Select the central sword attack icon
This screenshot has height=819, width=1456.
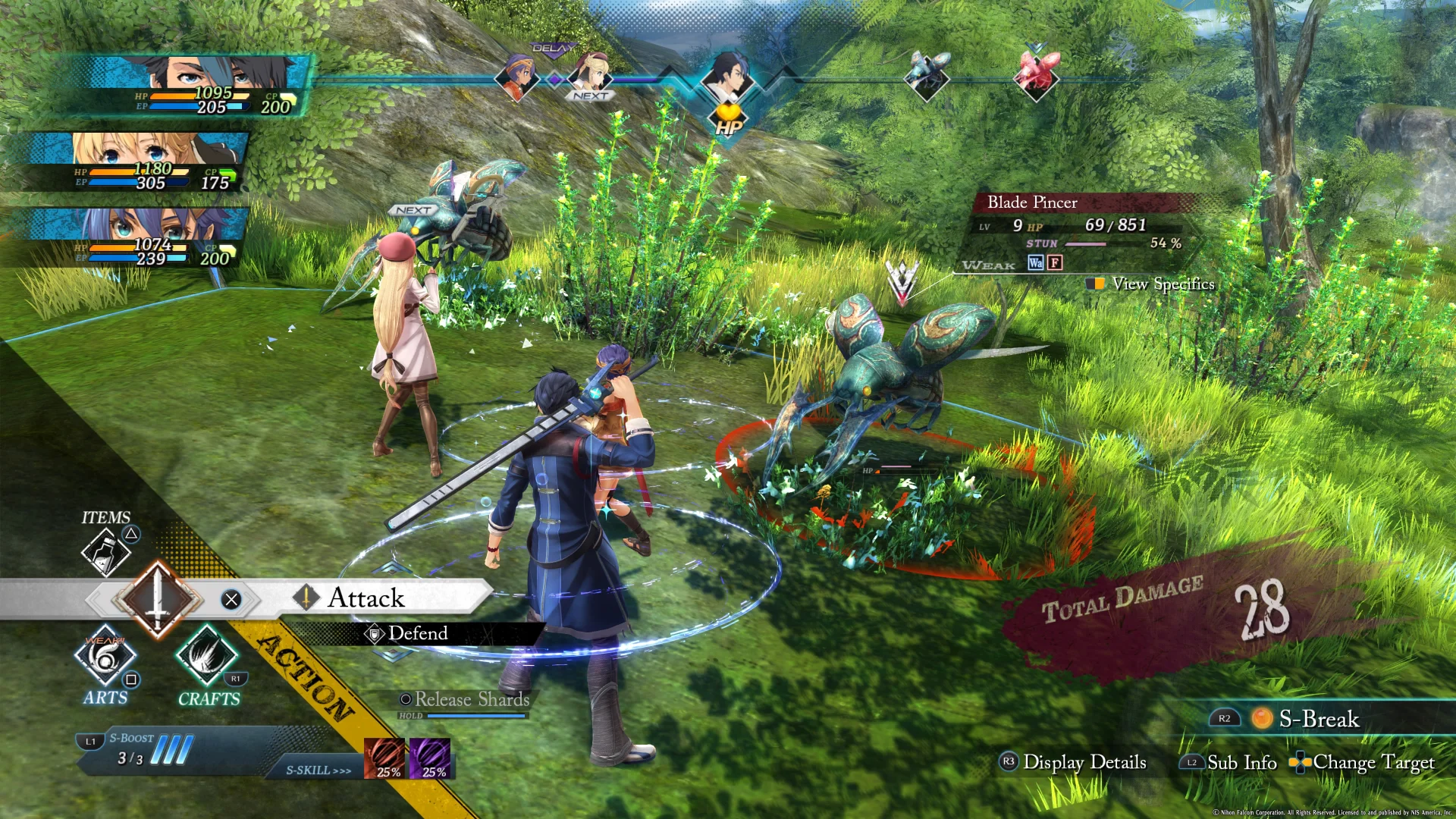[x=157, y=599]
